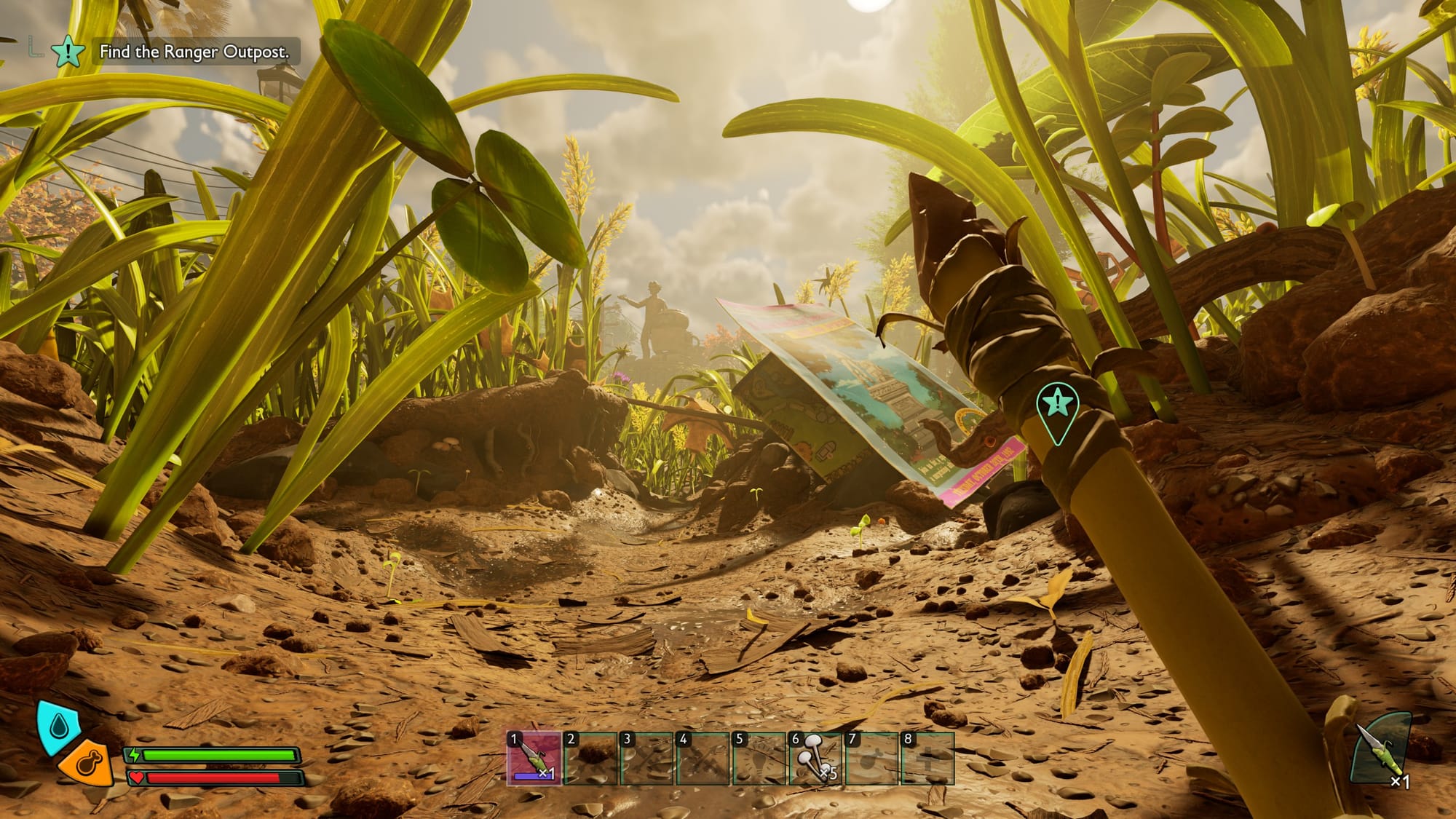Select the mushrooms in hotbar slot 6
The height and width of the screenshot is (819, 1456).
pyautogui.click(x=815, y=759)
